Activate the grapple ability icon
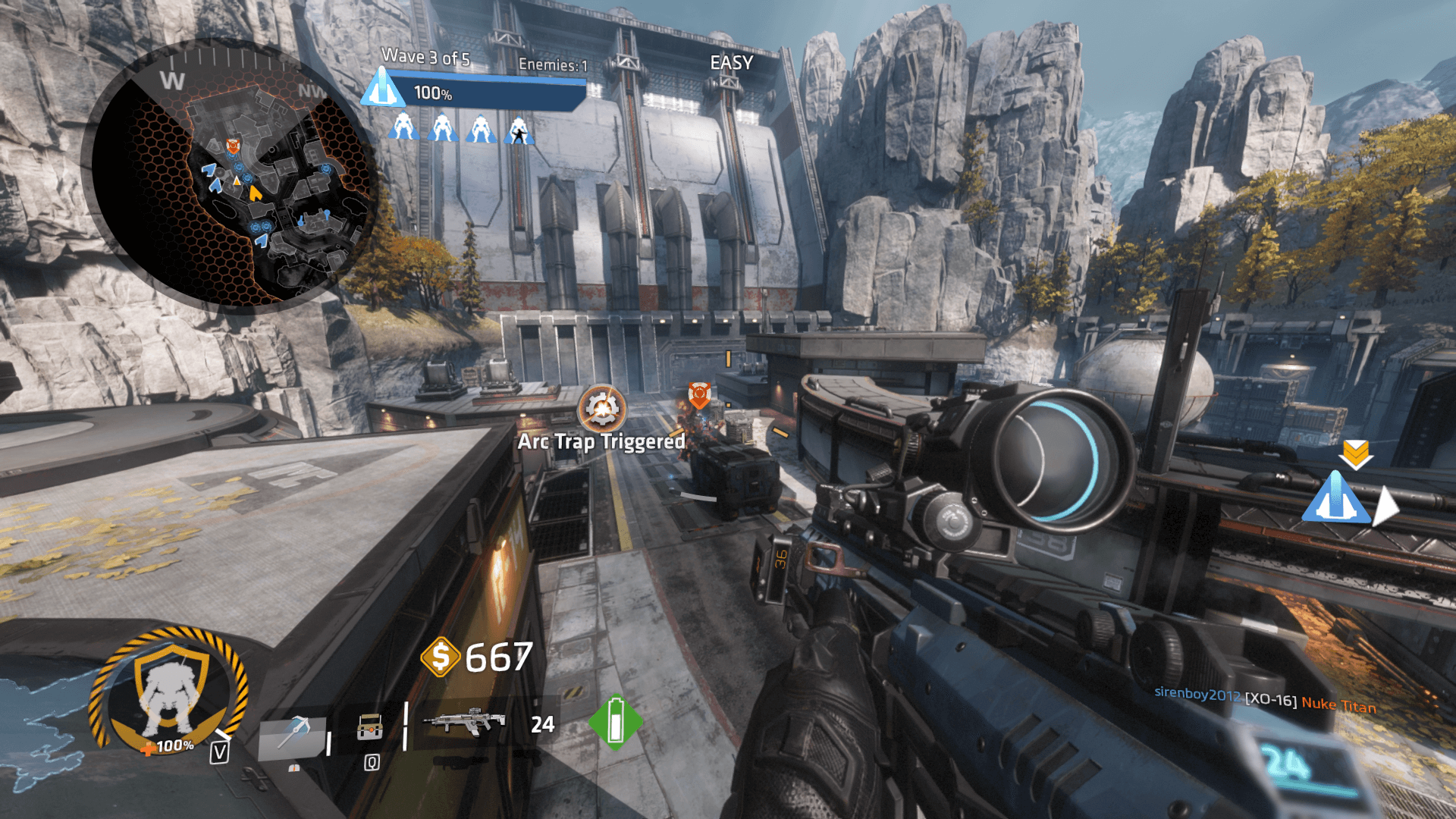This screenshot has width=1456, height=819. click(293, 735)
